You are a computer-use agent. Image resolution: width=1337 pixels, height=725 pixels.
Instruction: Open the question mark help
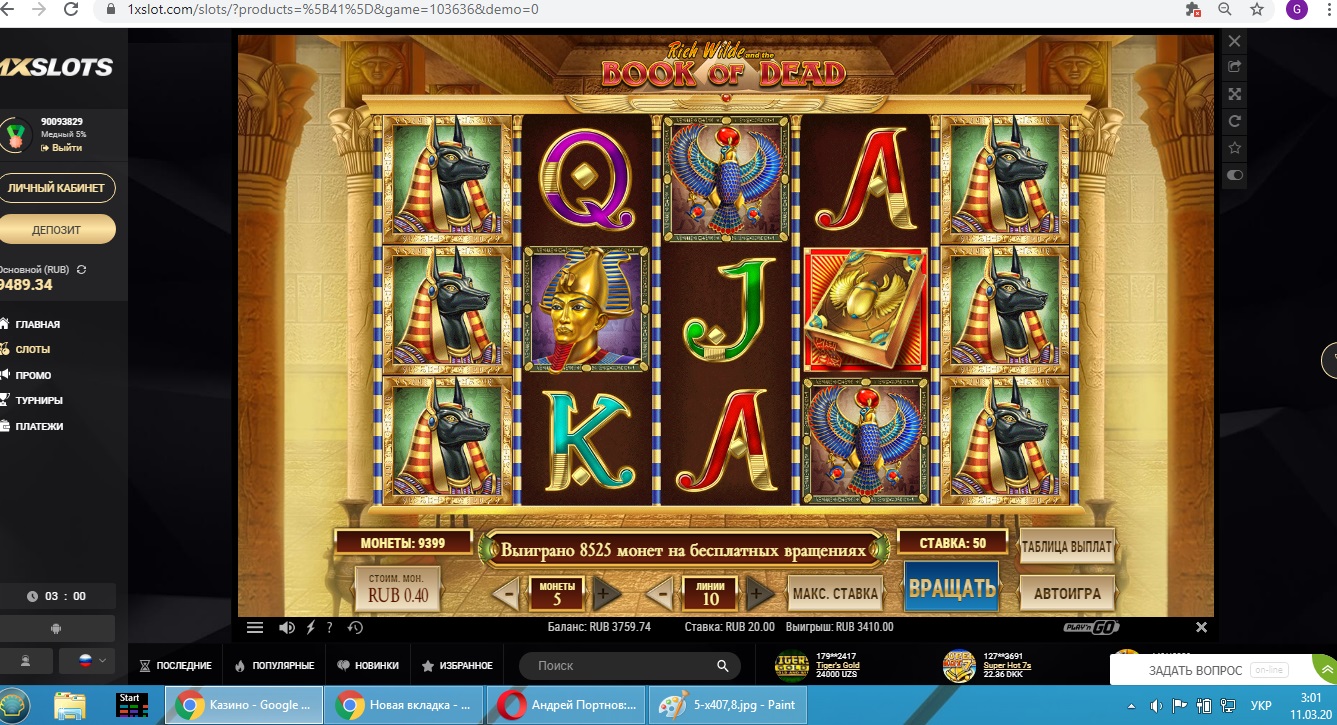tap(330, 628)
